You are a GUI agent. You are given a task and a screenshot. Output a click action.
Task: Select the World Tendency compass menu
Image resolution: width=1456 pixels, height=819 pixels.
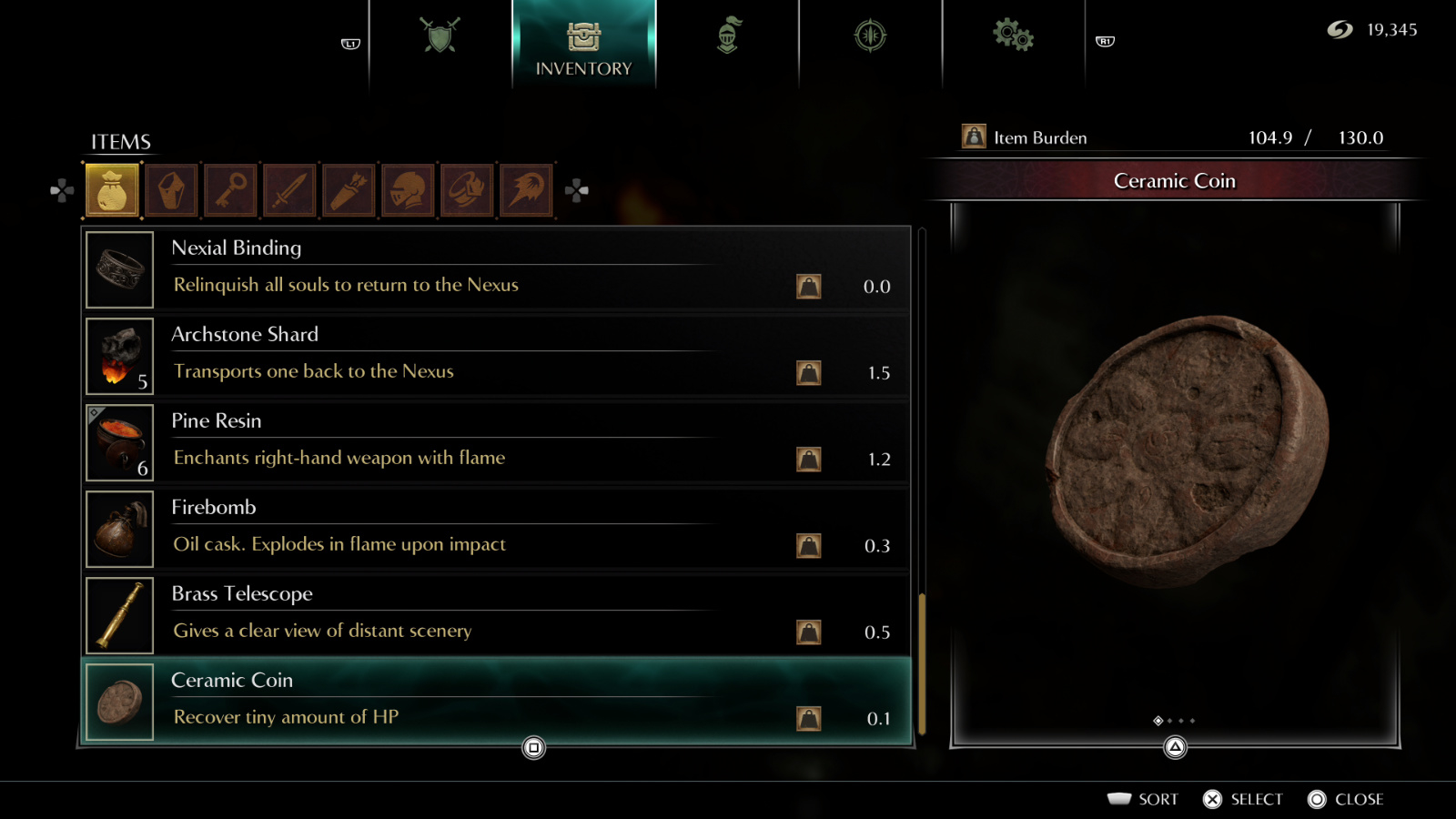pos(870,35)
